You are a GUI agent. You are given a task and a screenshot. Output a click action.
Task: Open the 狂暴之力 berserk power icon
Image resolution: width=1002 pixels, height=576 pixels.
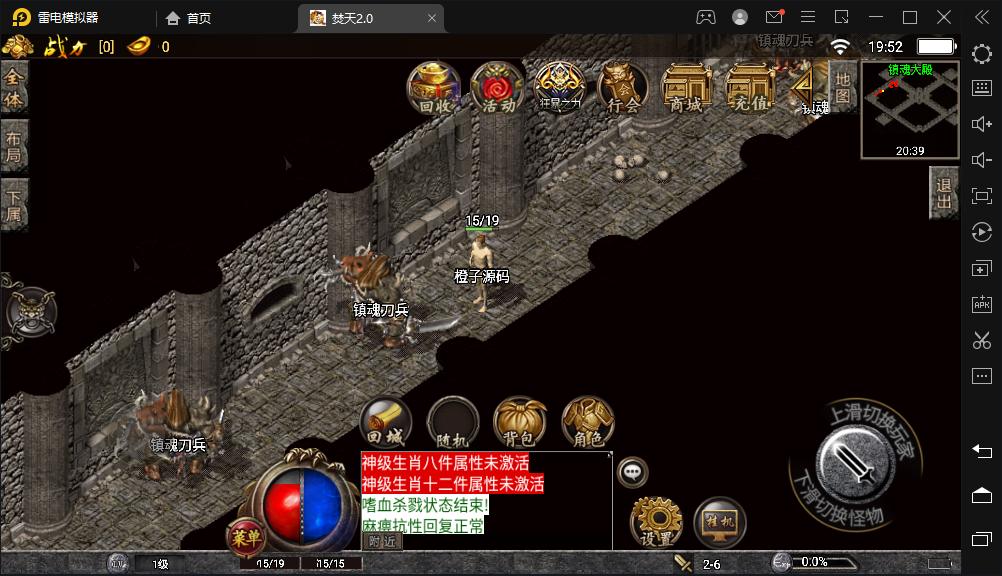click(559, 87)
